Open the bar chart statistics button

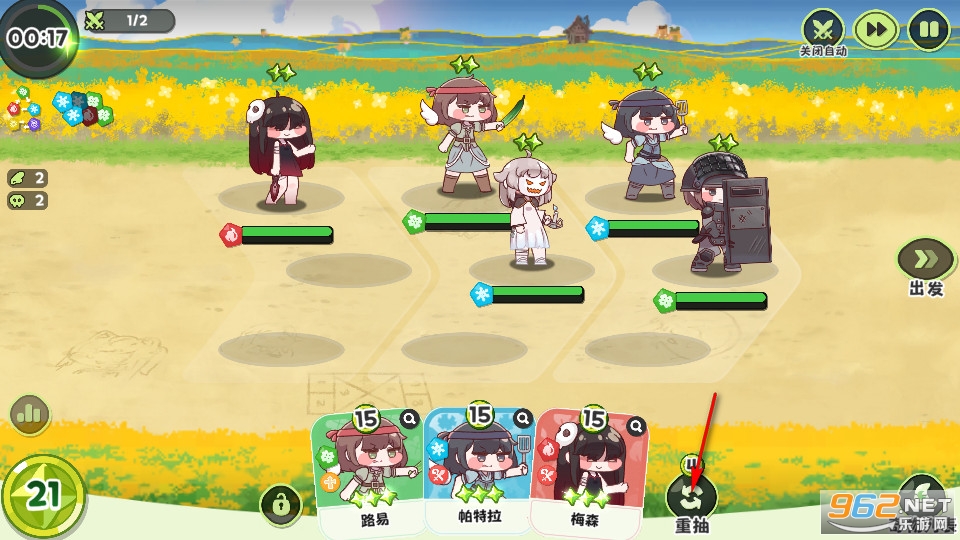(30, 413)
